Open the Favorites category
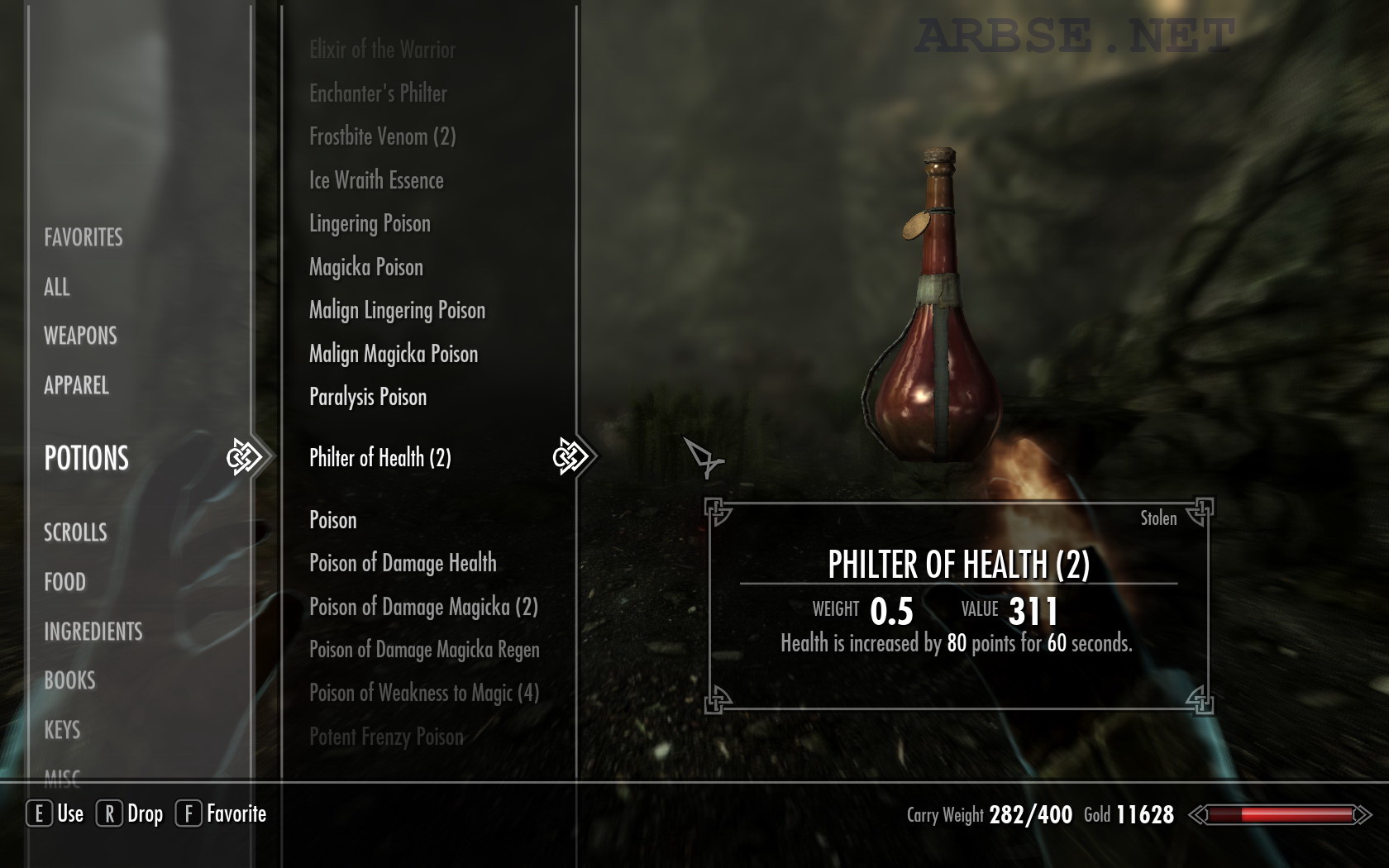1389x868 pixels. coord(84,237)
